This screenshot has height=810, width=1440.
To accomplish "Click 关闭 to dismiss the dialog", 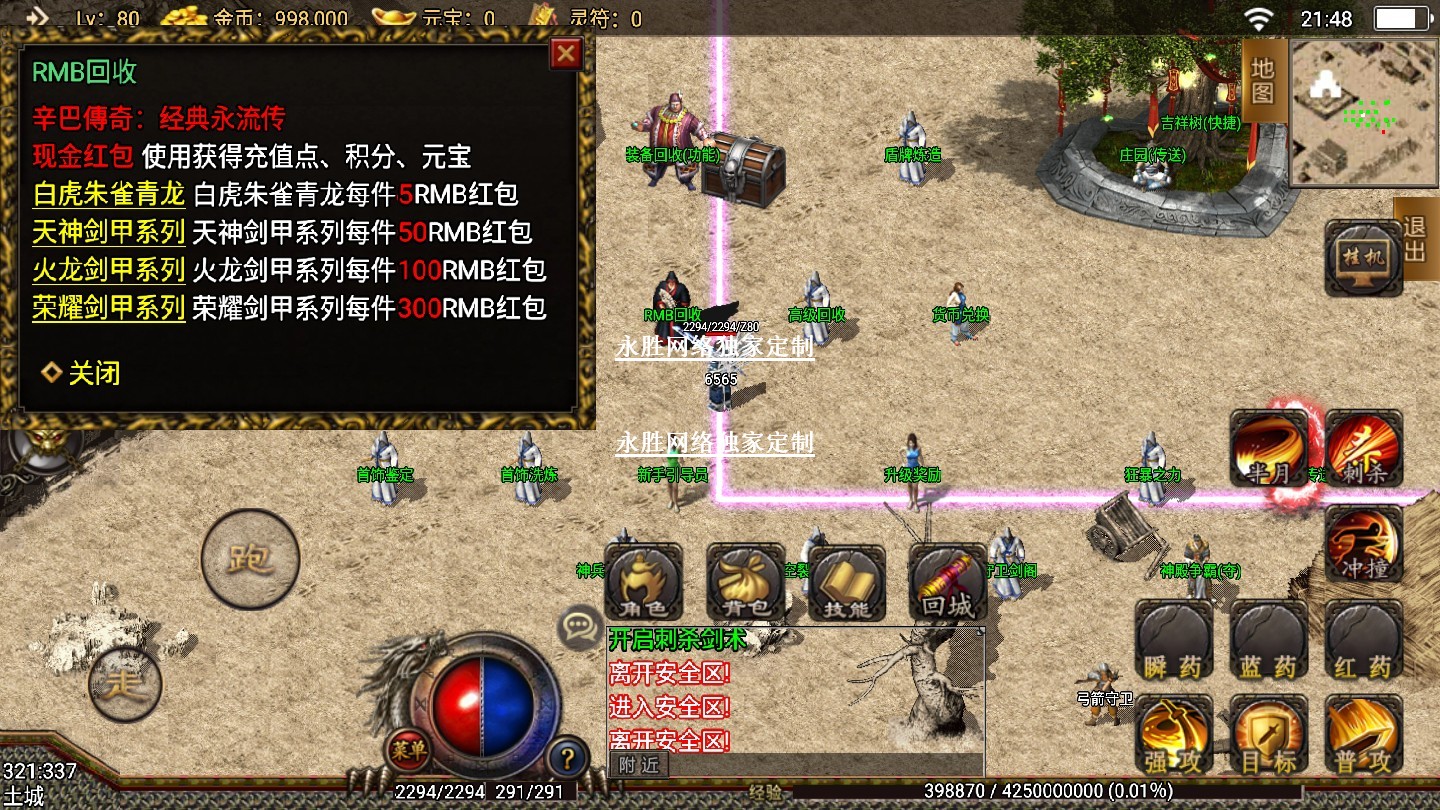I will 82,374.
